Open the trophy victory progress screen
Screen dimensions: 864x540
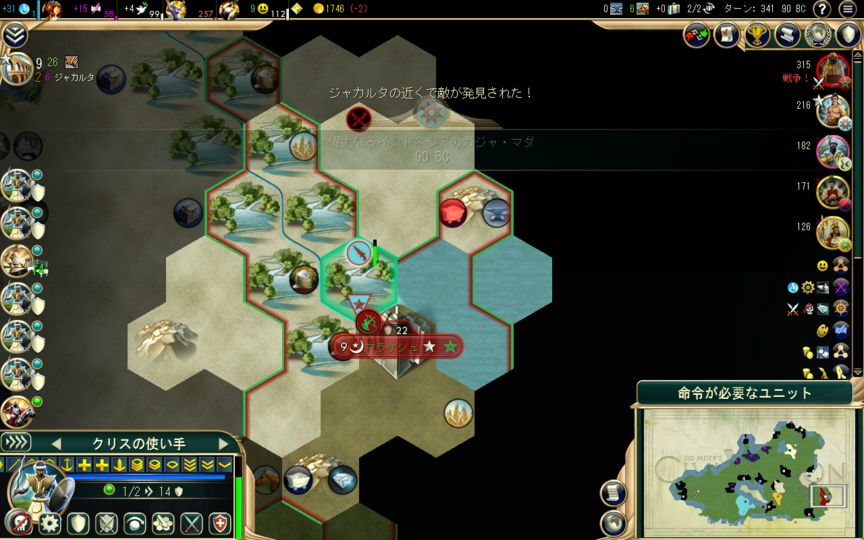758,35
